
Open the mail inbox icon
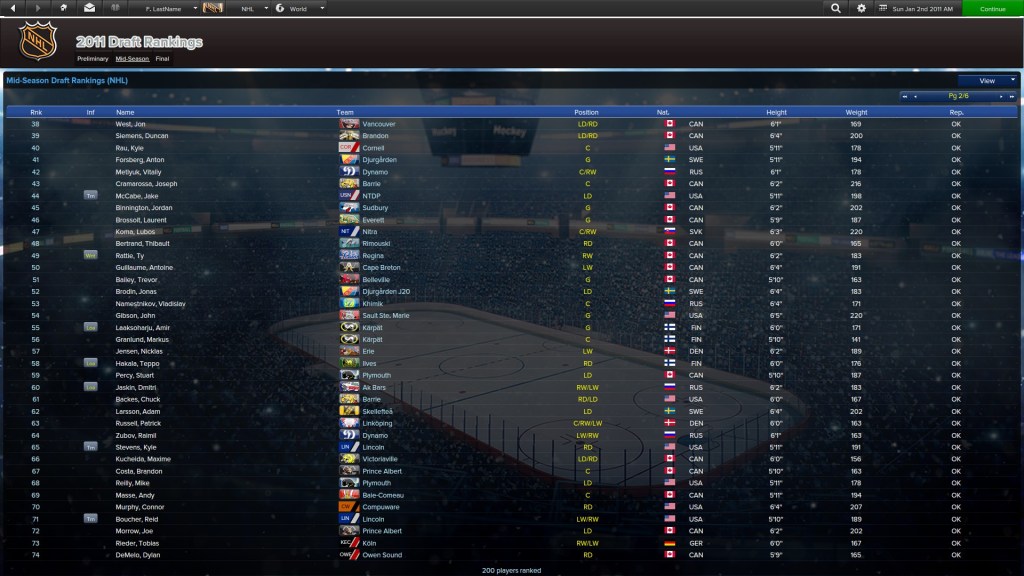click(x=90, y=8)
